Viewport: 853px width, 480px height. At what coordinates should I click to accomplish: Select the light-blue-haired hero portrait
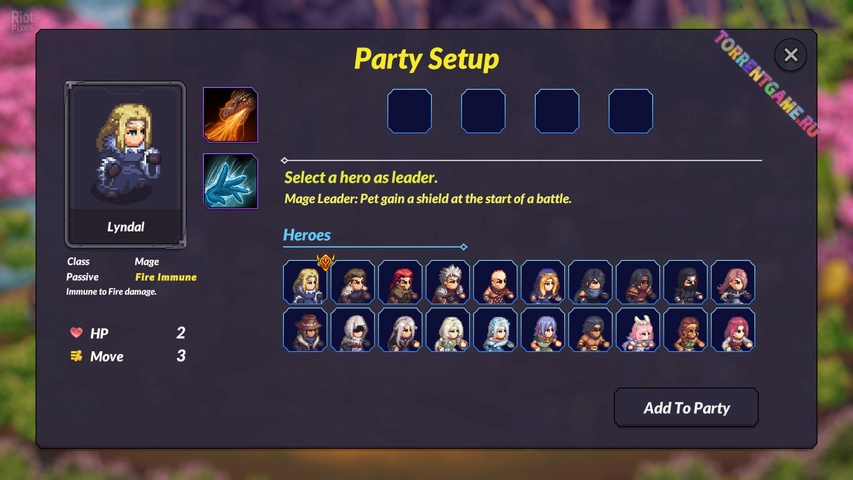click(495, 330)
